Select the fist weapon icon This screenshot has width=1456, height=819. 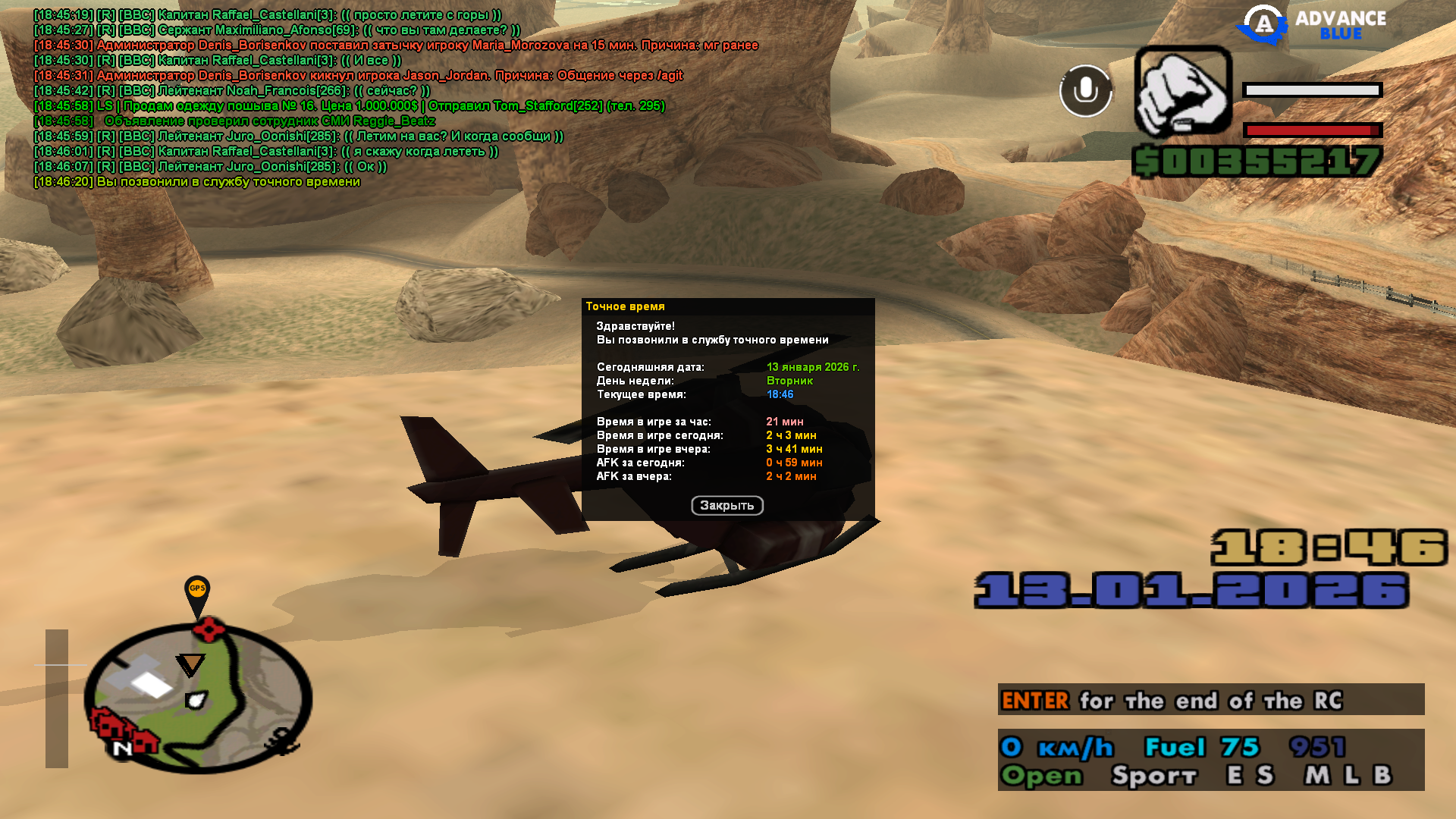pos(1183,91)
